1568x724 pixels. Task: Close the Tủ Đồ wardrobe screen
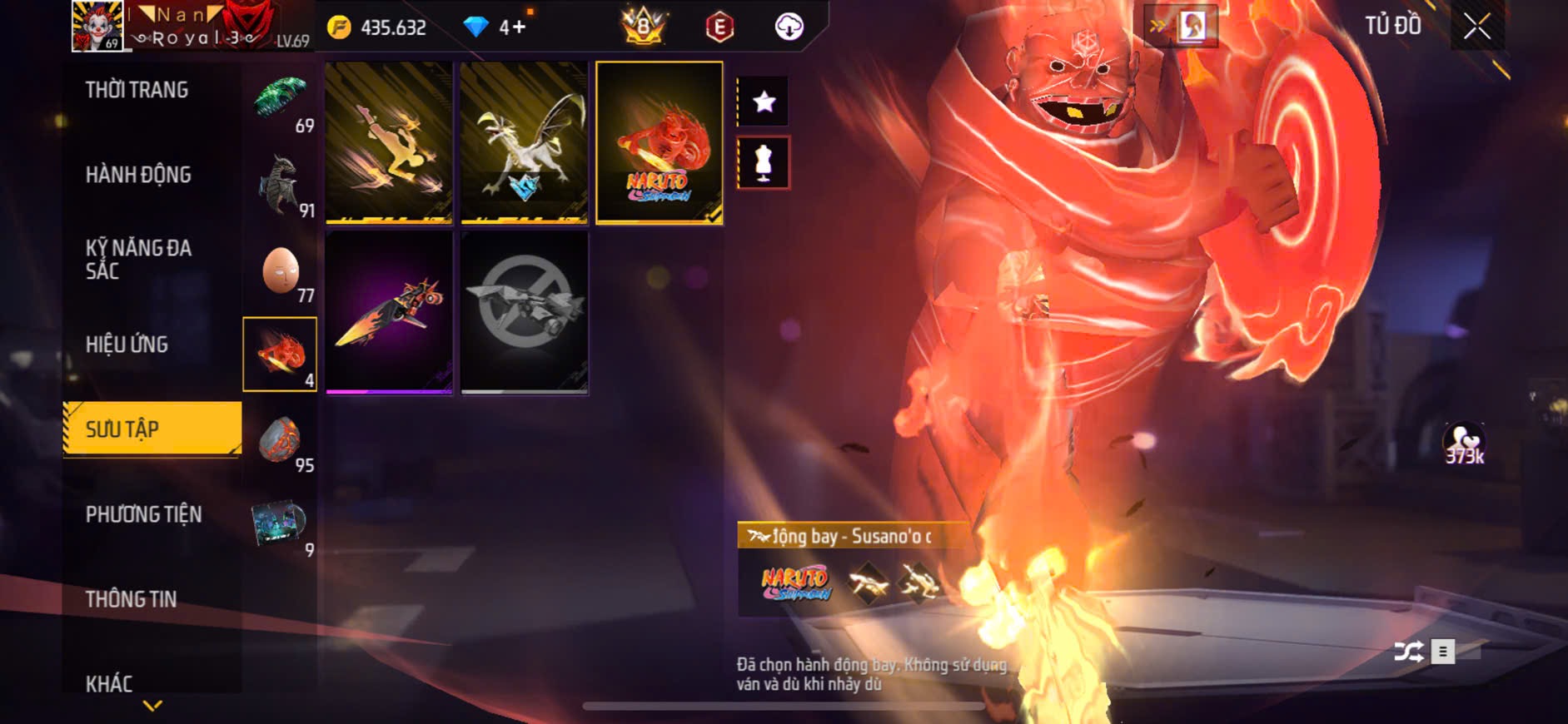pyautogui.click(x=1476, y=27)
